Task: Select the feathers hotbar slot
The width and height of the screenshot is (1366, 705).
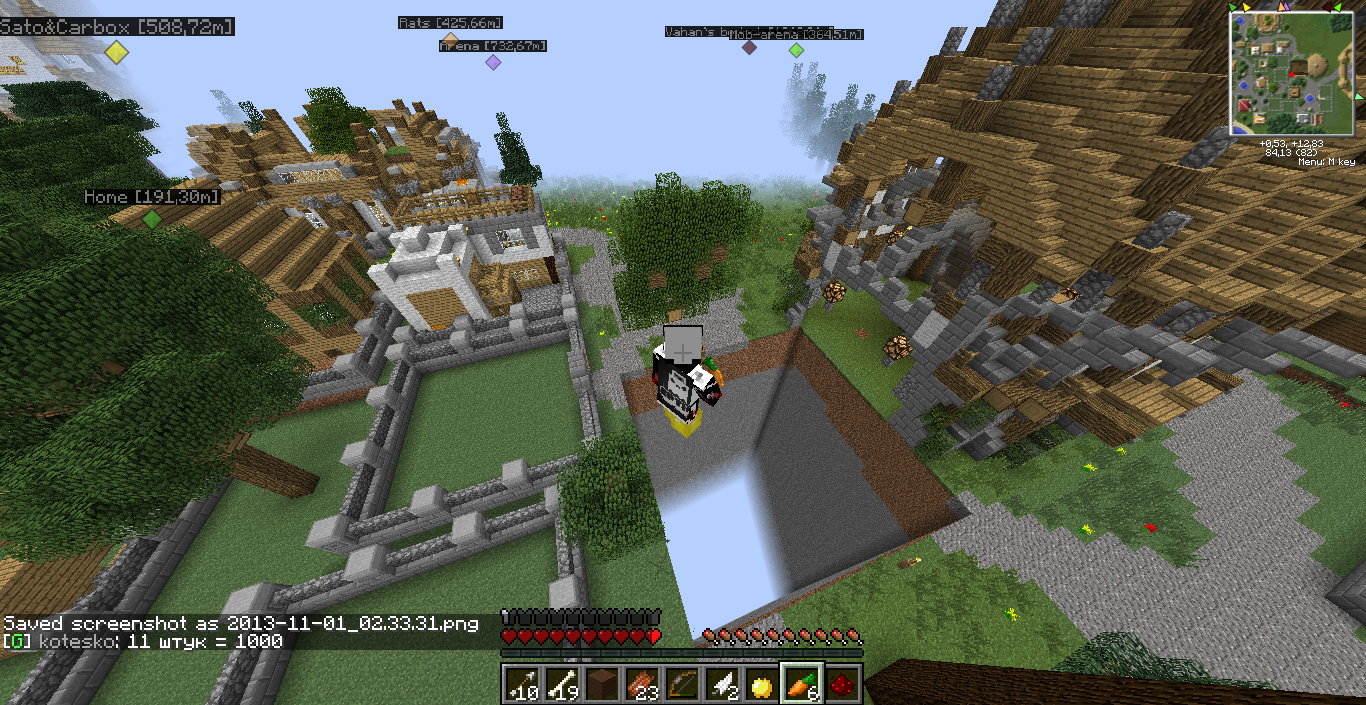Action: 721,683
